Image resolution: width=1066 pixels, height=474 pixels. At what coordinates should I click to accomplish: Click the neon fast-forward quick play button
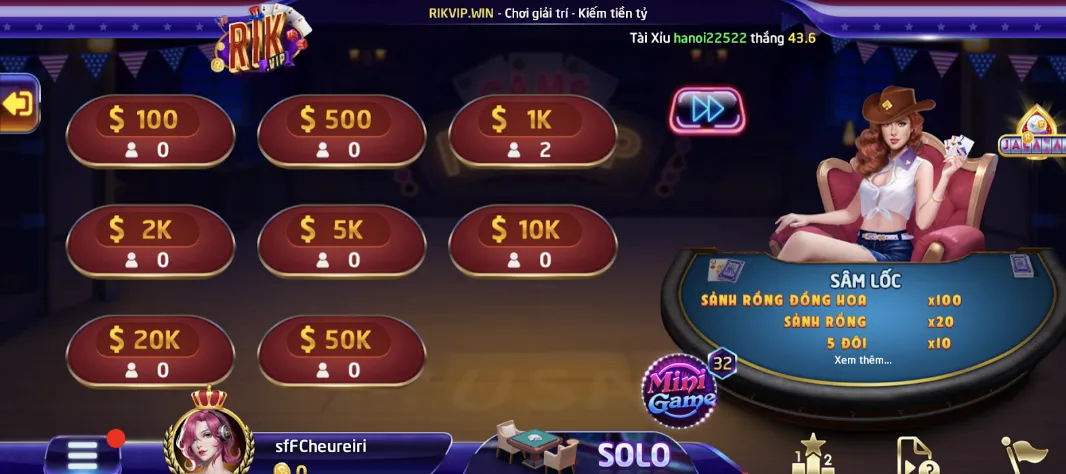707,110
